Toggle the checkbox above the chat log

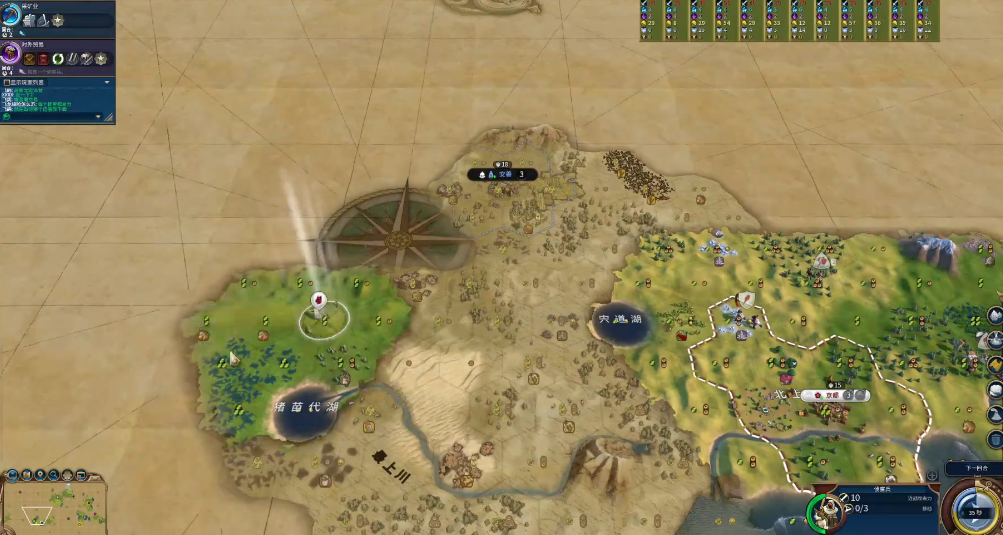coord(6,82)
